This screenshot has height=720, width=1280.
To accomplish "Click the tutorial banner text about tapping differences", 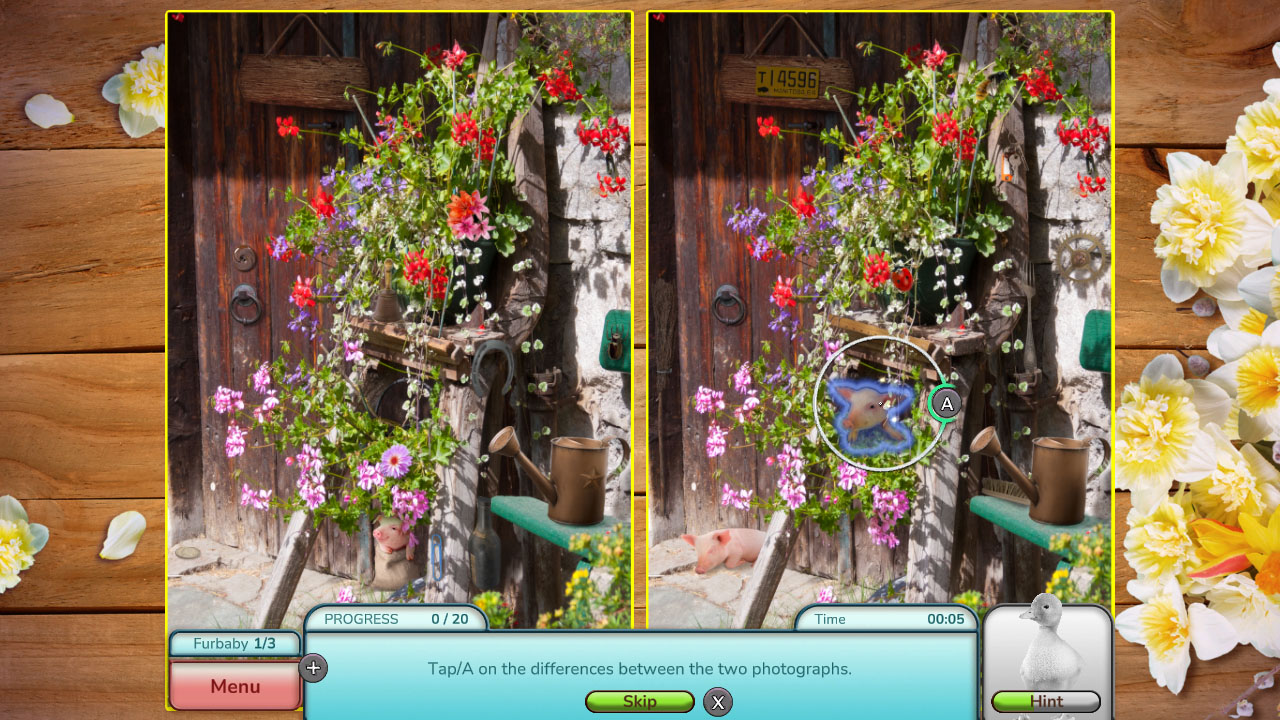I will tap(640, 668).
